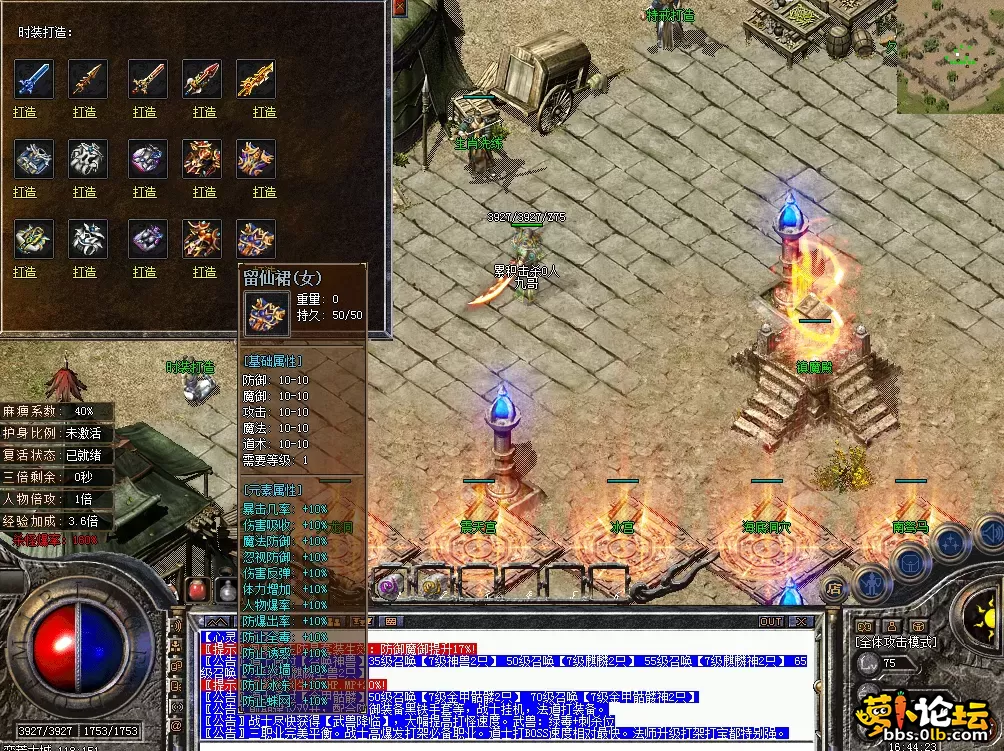The height and width of the screenshot is (751, 1004).
Task: Choose the purple and pink armor icon
Action: pyautogui.click(x=146, y=158)
